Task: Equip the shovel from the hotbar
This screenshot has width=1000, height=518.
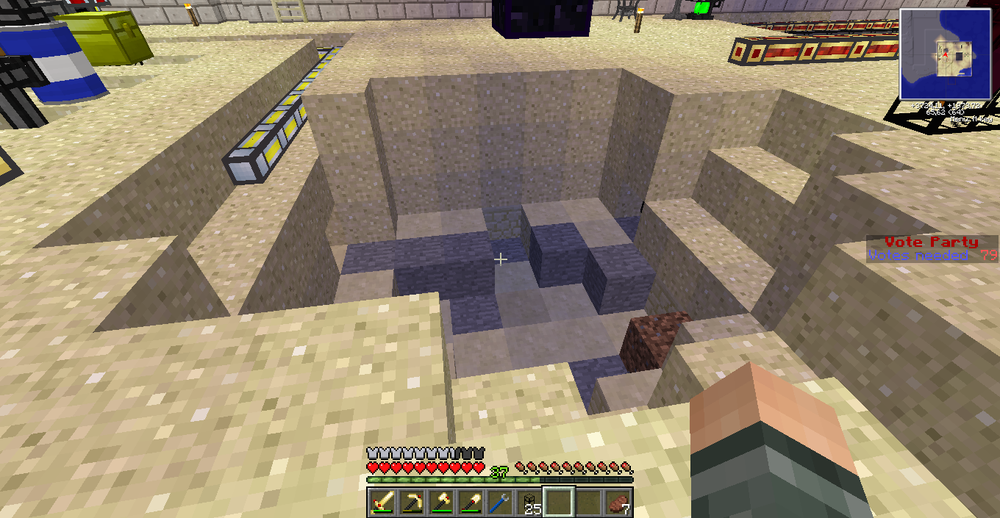Action: point(470,502)
